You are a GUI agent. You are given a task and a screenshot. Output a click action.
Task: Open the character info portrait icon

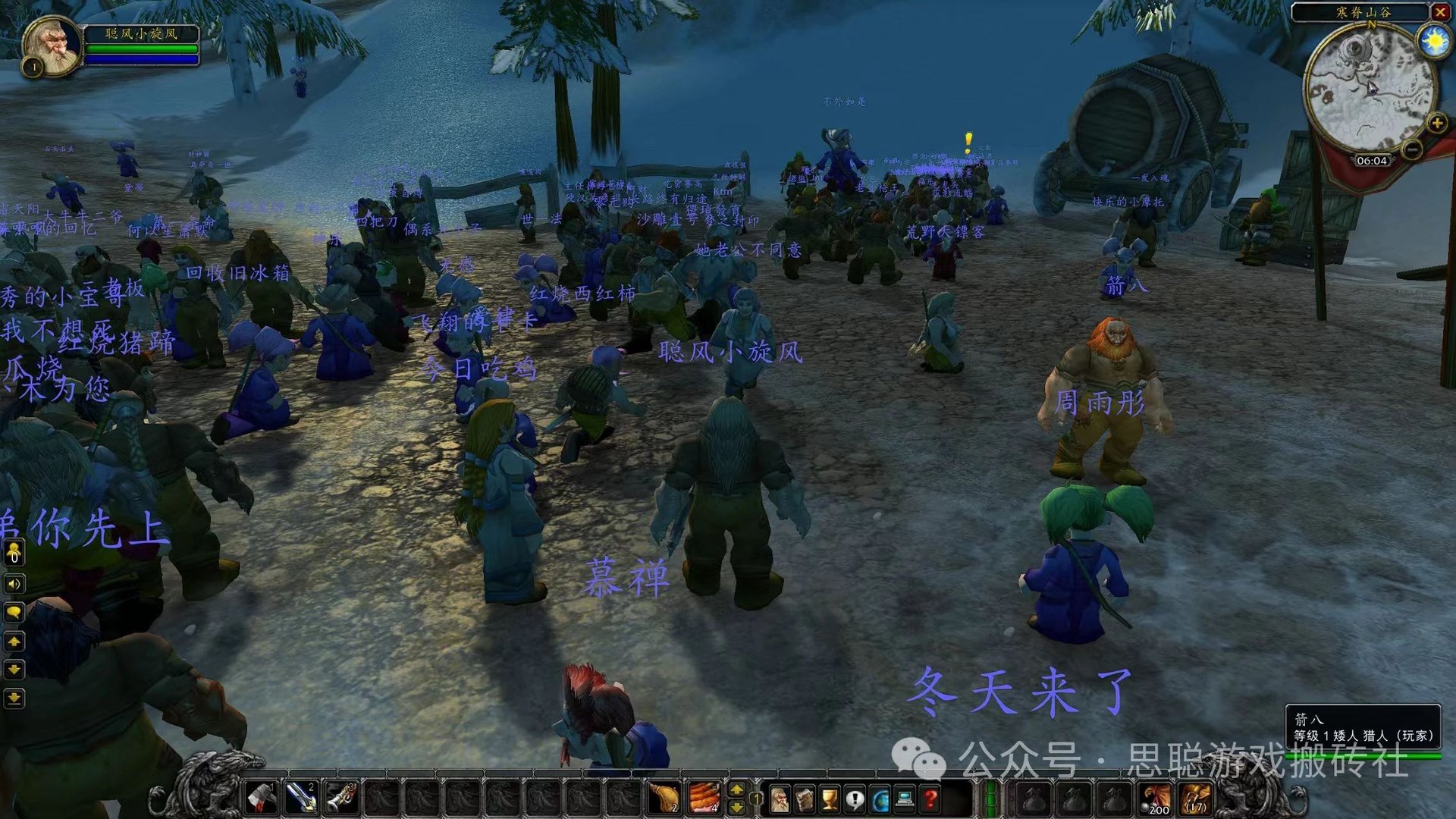point(779,798)
